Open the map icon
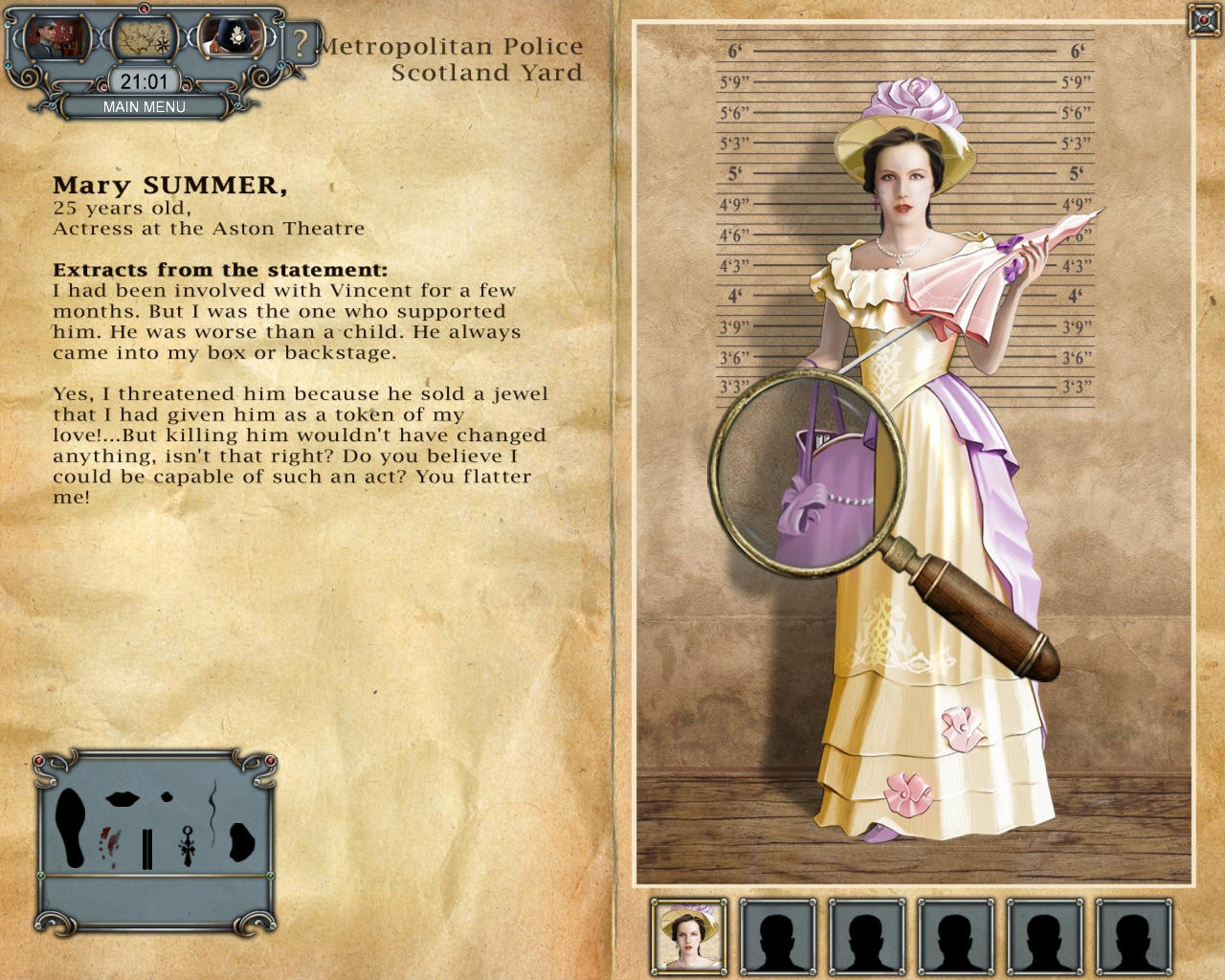 144,38
